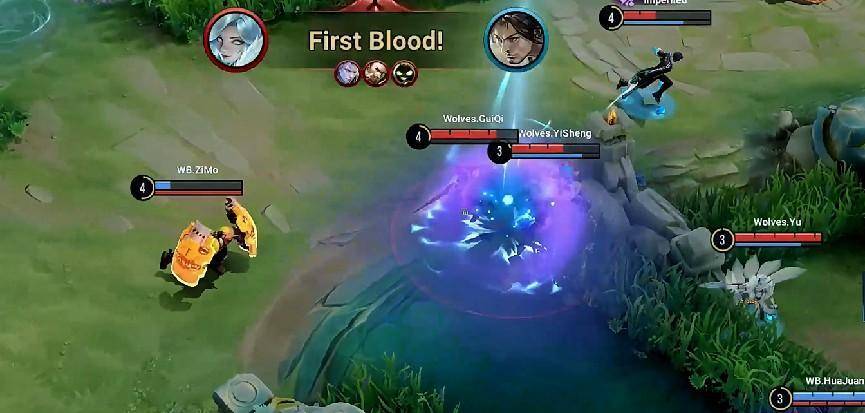
Task: Click the purple-haired assist hero icon
Action: tap(348, 73)
